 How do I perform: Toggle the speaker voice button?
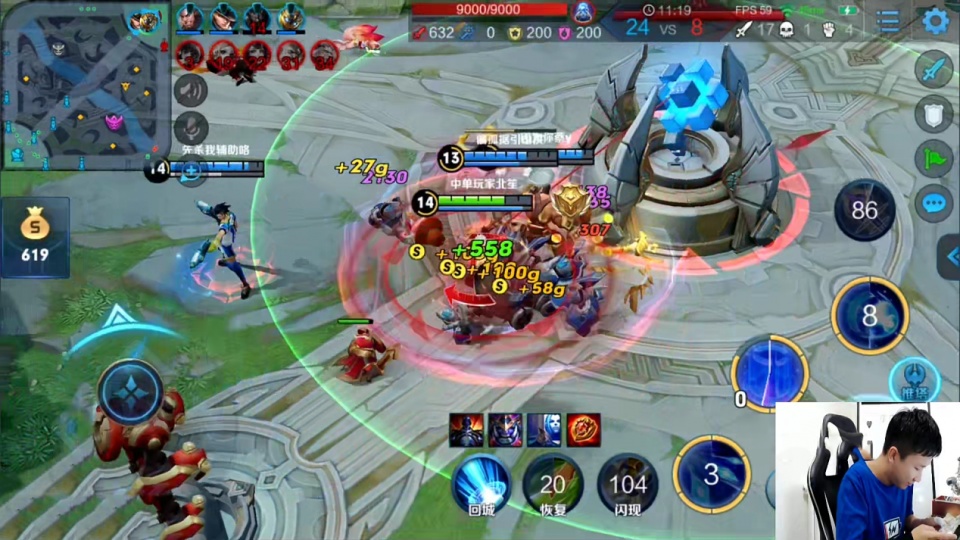190,90
